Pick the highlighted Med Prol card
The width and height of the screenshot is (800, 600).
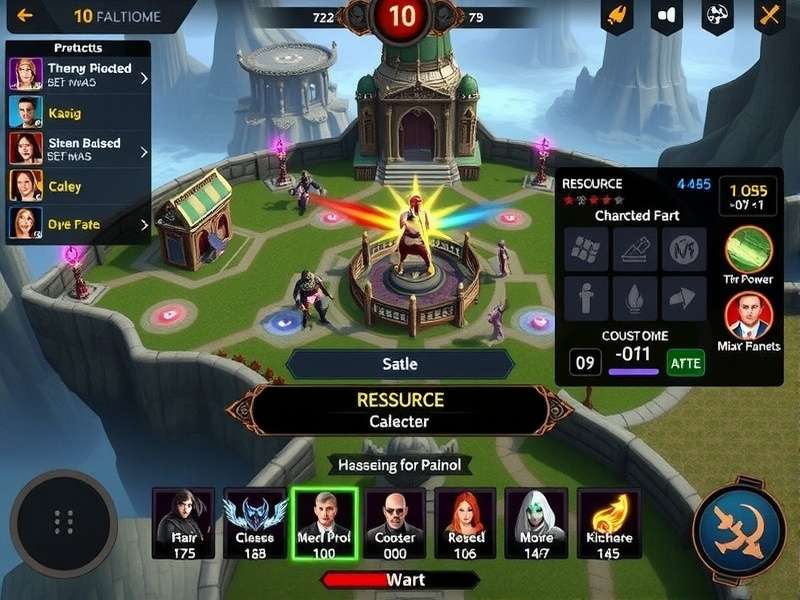pyautogui.click(x=324, y=523)
